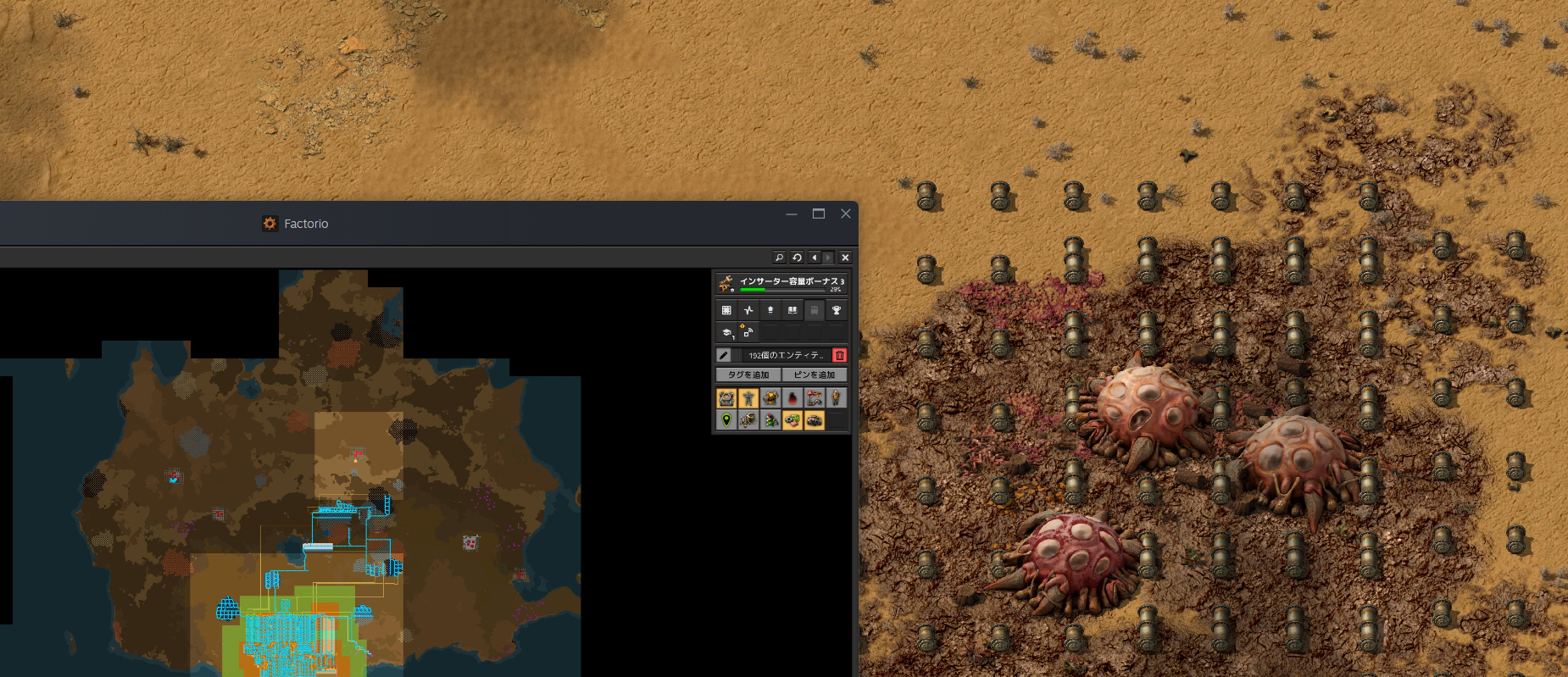
Task: Show achievements via the trophy icon
Action: tap(837, 310)
